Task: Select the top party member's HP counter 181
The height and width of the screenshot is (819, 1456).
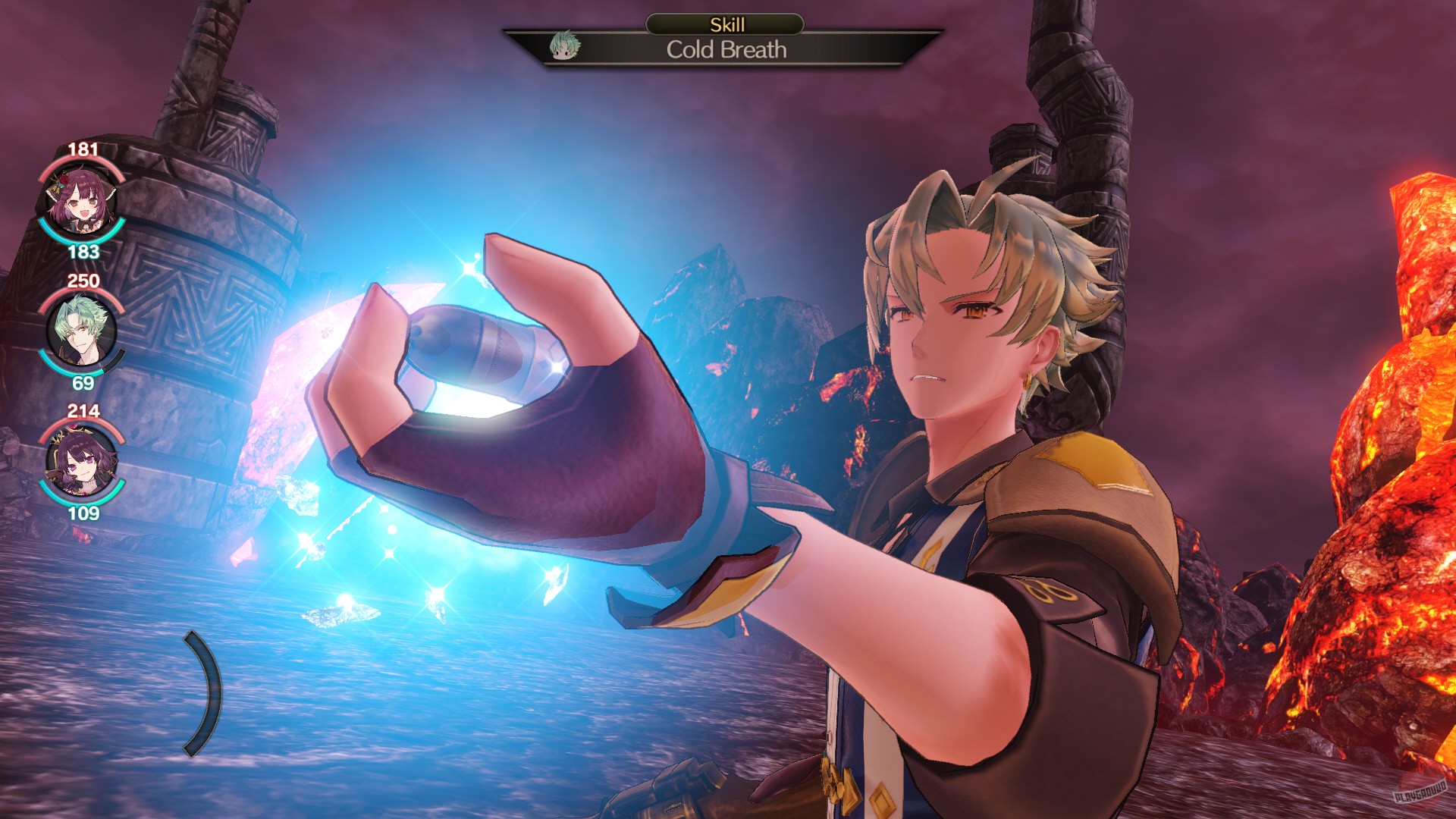Action: click(x=83, y=149)
